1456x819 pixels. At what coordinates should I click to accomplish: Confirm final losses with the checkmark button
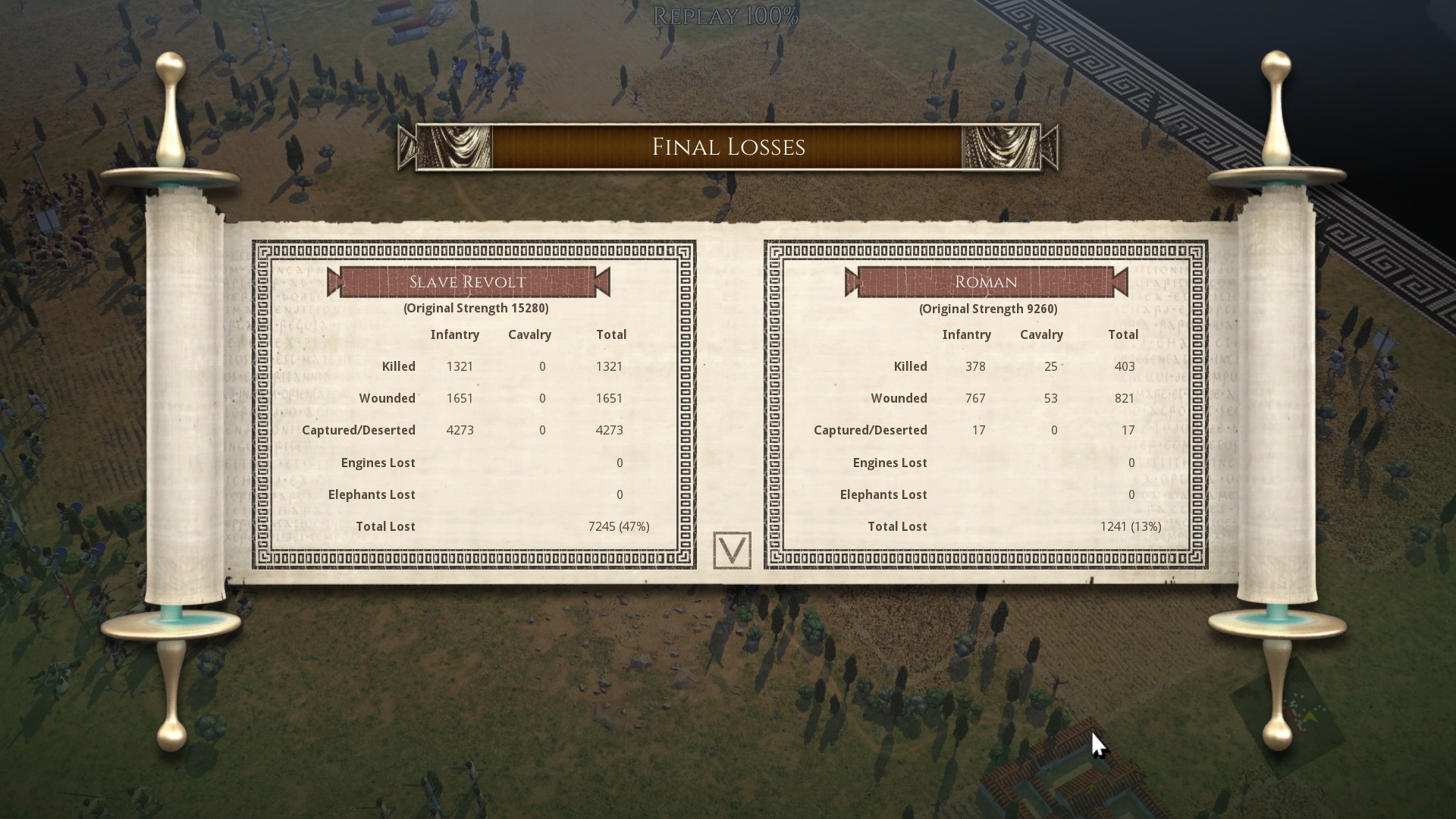[732, 551]
